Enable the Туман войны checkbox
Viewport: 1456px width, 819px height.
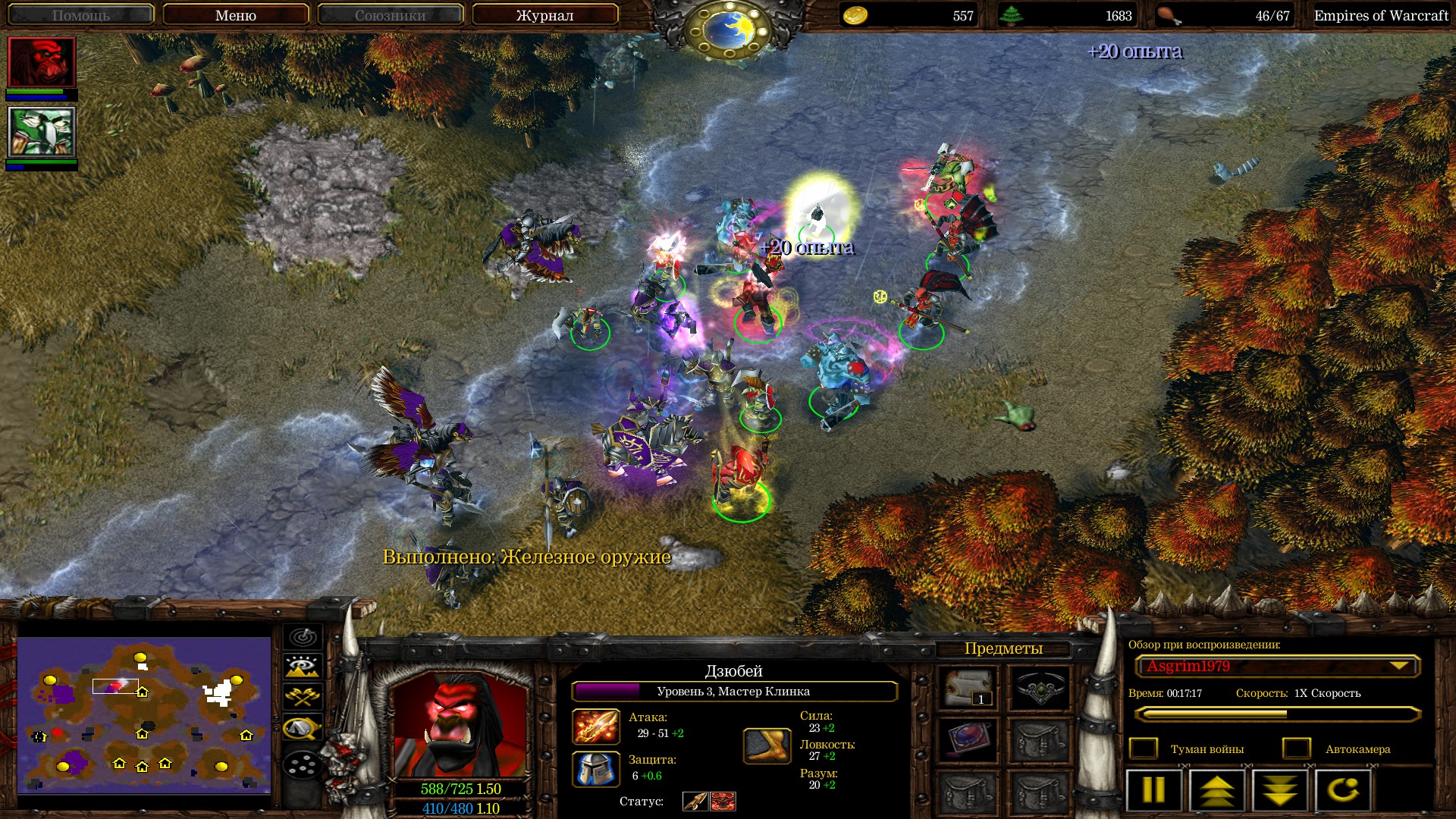tap(1144, 749)
